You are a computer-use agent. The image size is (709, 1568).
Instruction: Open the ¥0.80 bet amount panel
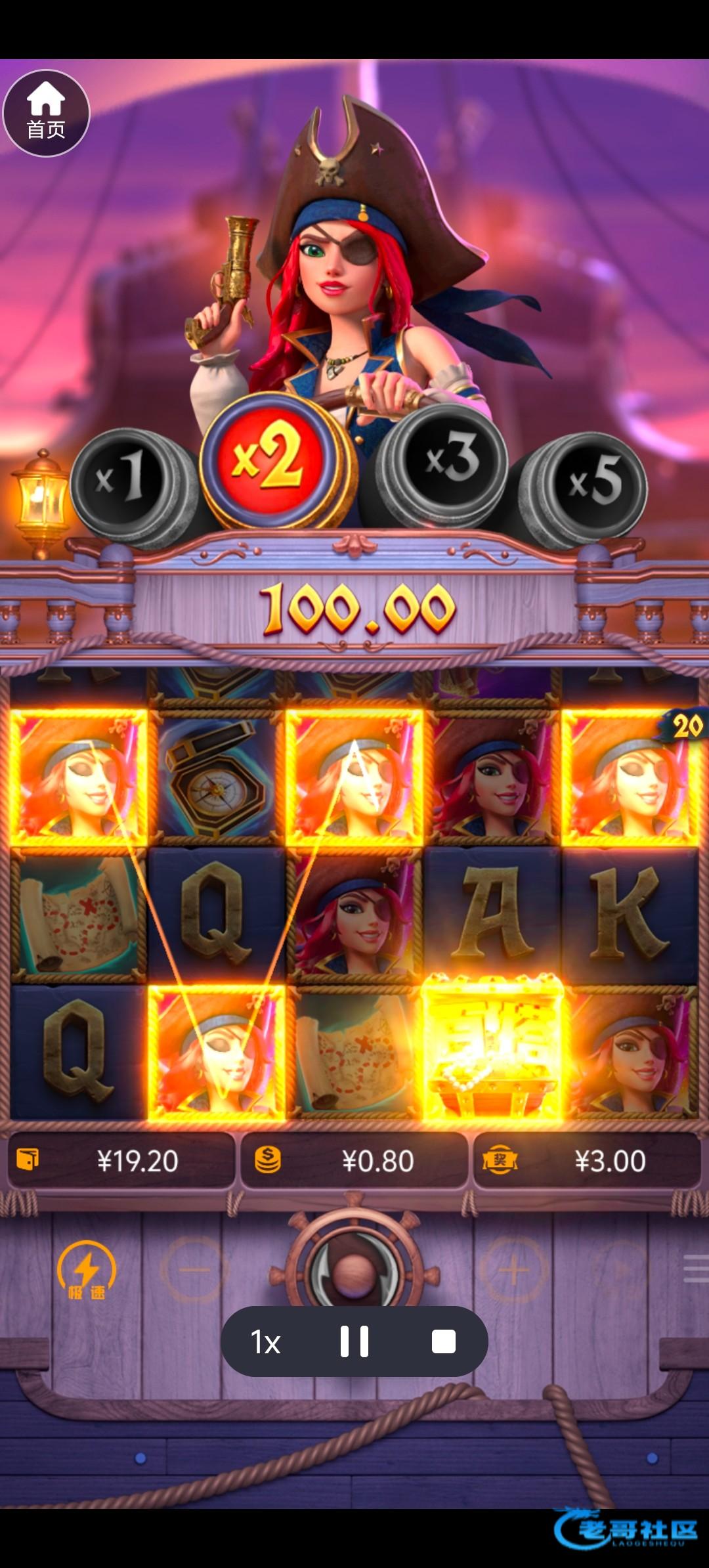(354, 1161)
